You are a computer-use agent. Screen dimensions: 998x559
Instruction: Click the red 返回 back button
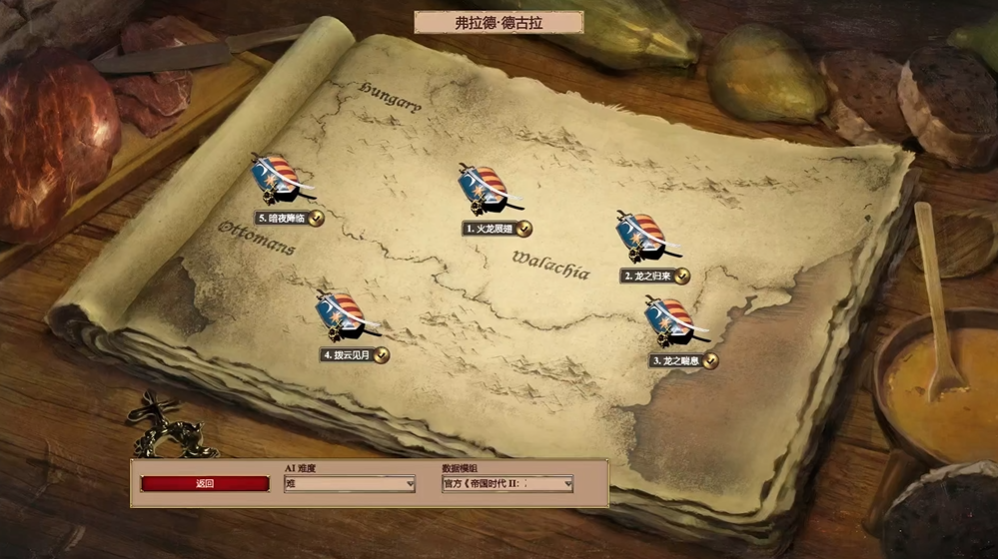(x=205, y=484)
